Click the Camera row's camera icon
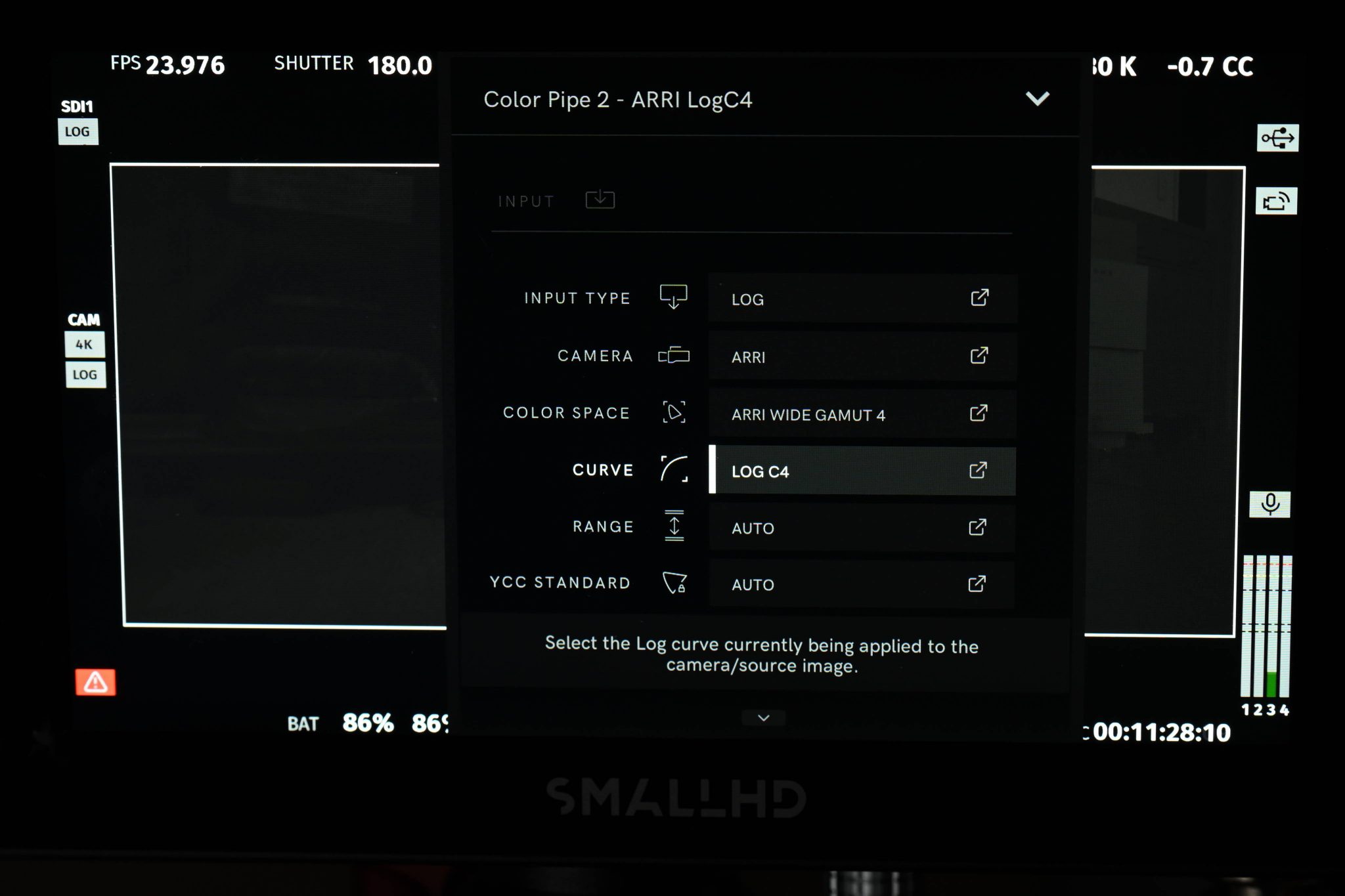The height and width of the screenshot is (896, 1345). coord(672,356)
